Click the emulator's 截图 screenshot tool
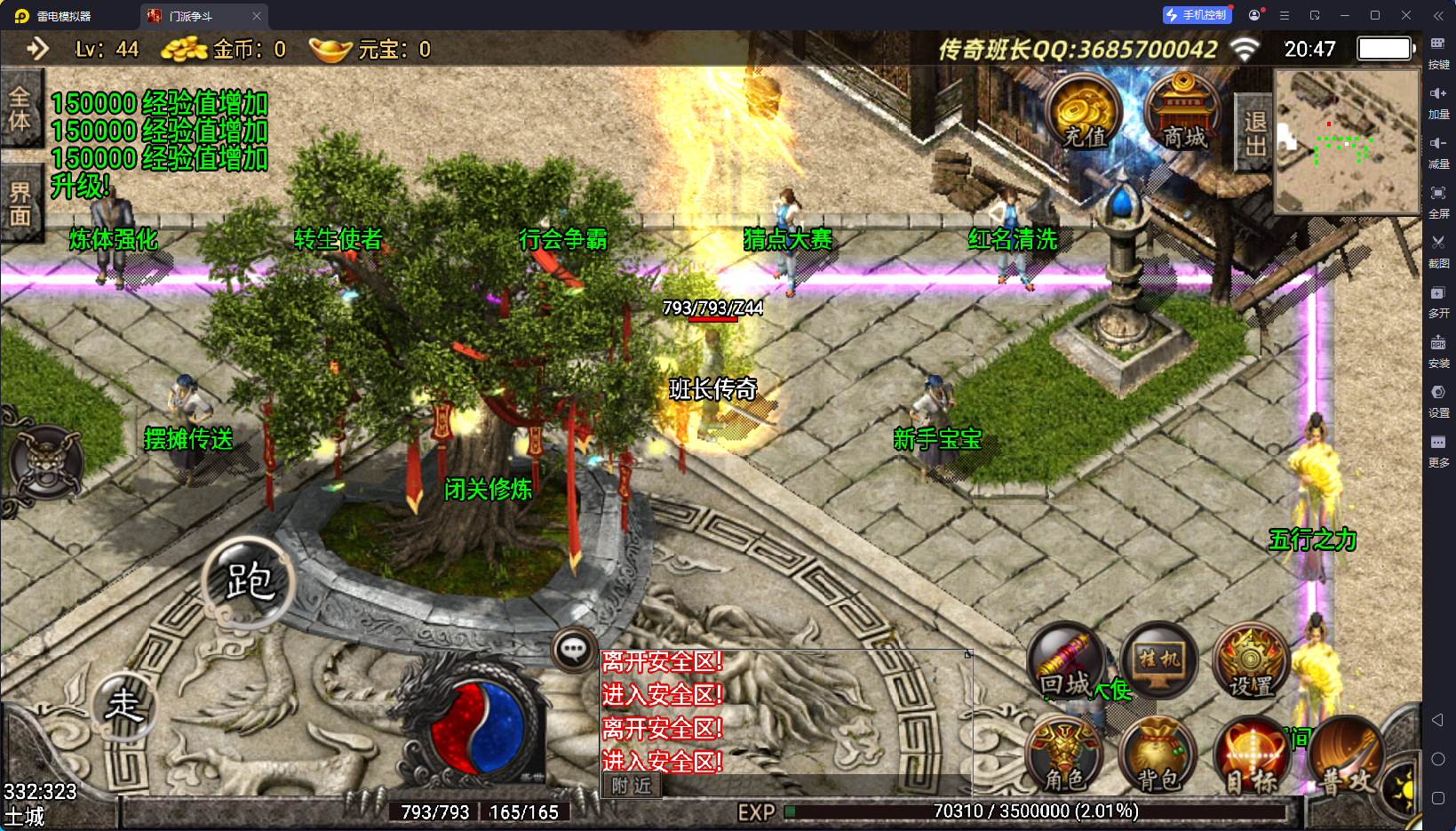Viewport: 1456px width, 831px height. tap(1438, 249)
